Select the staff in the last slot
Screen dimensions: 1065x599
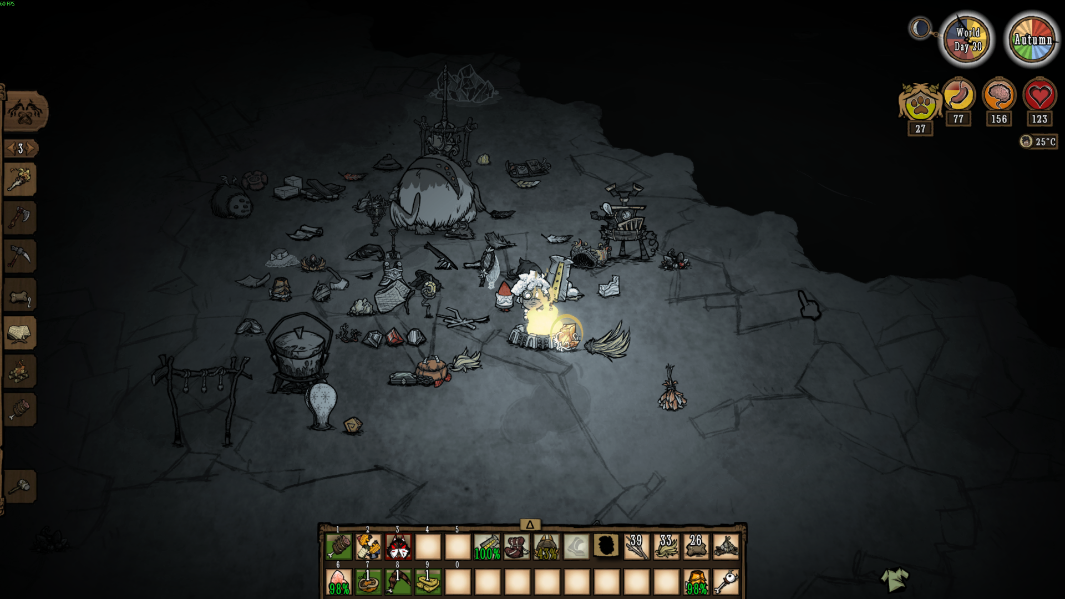[726, 581]
